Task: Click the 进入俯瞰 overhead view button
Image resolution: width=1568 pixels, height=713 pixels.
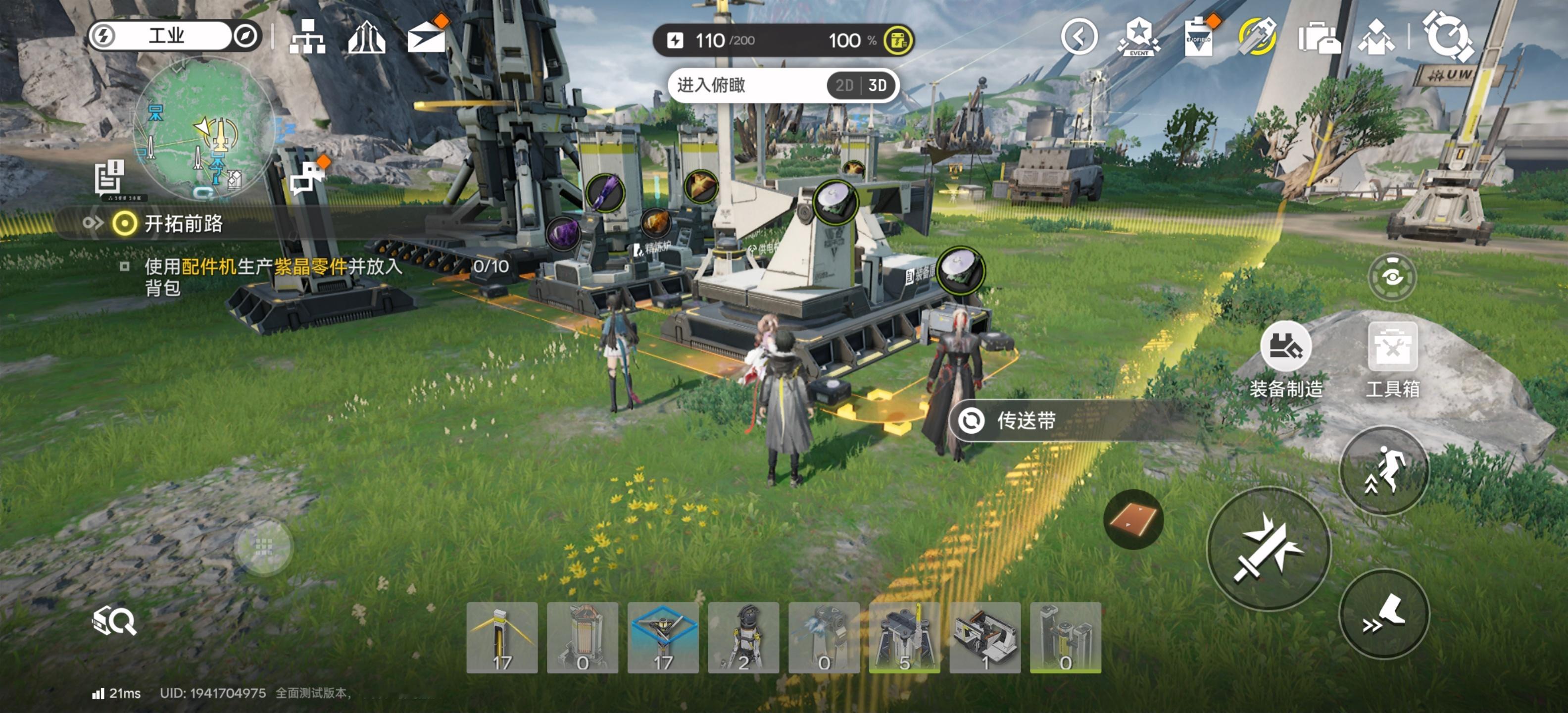Action: tap(712, 85)
